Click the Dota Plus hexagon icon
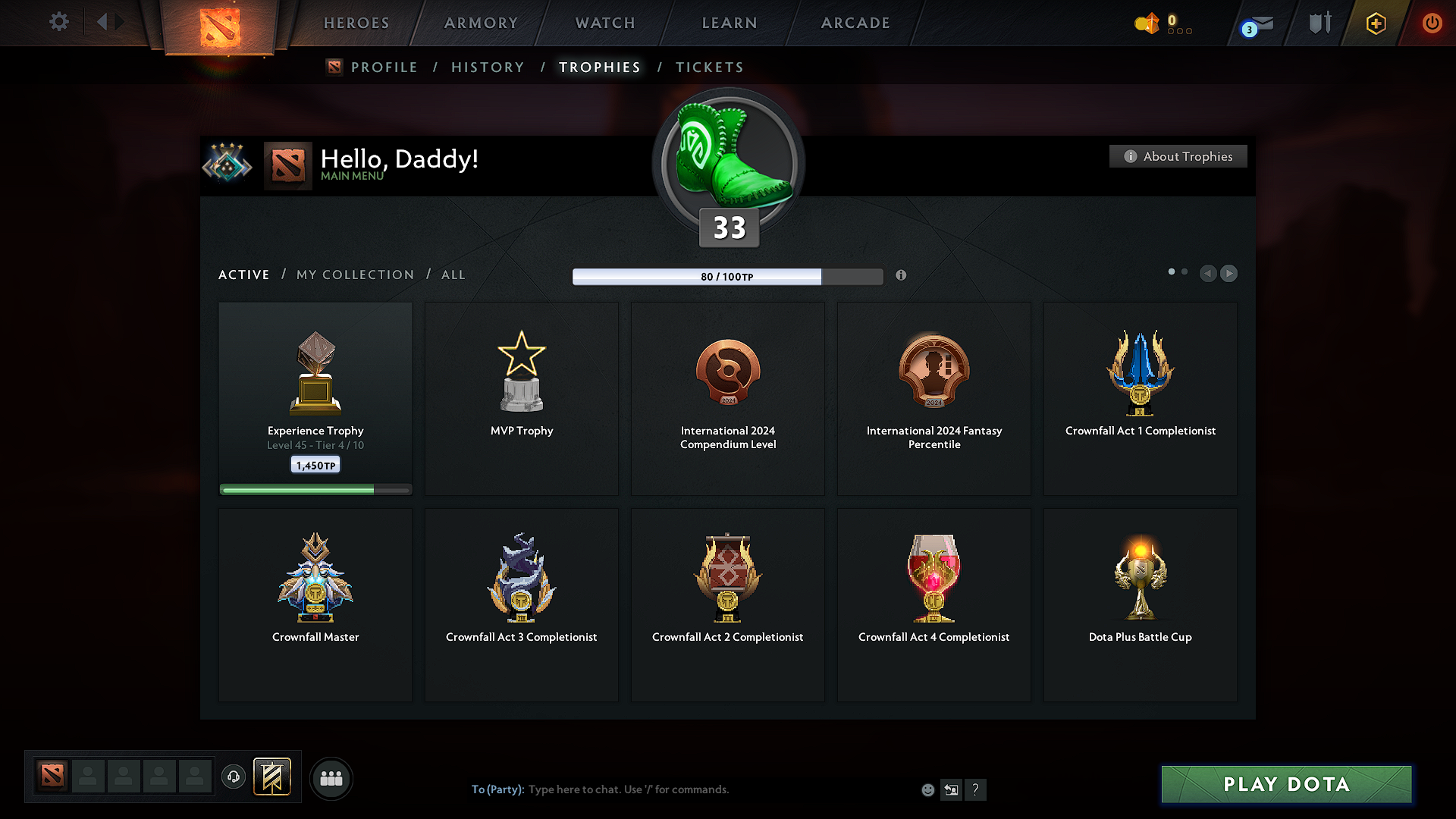This screenshot has height=819, width=1456. 1375,23
